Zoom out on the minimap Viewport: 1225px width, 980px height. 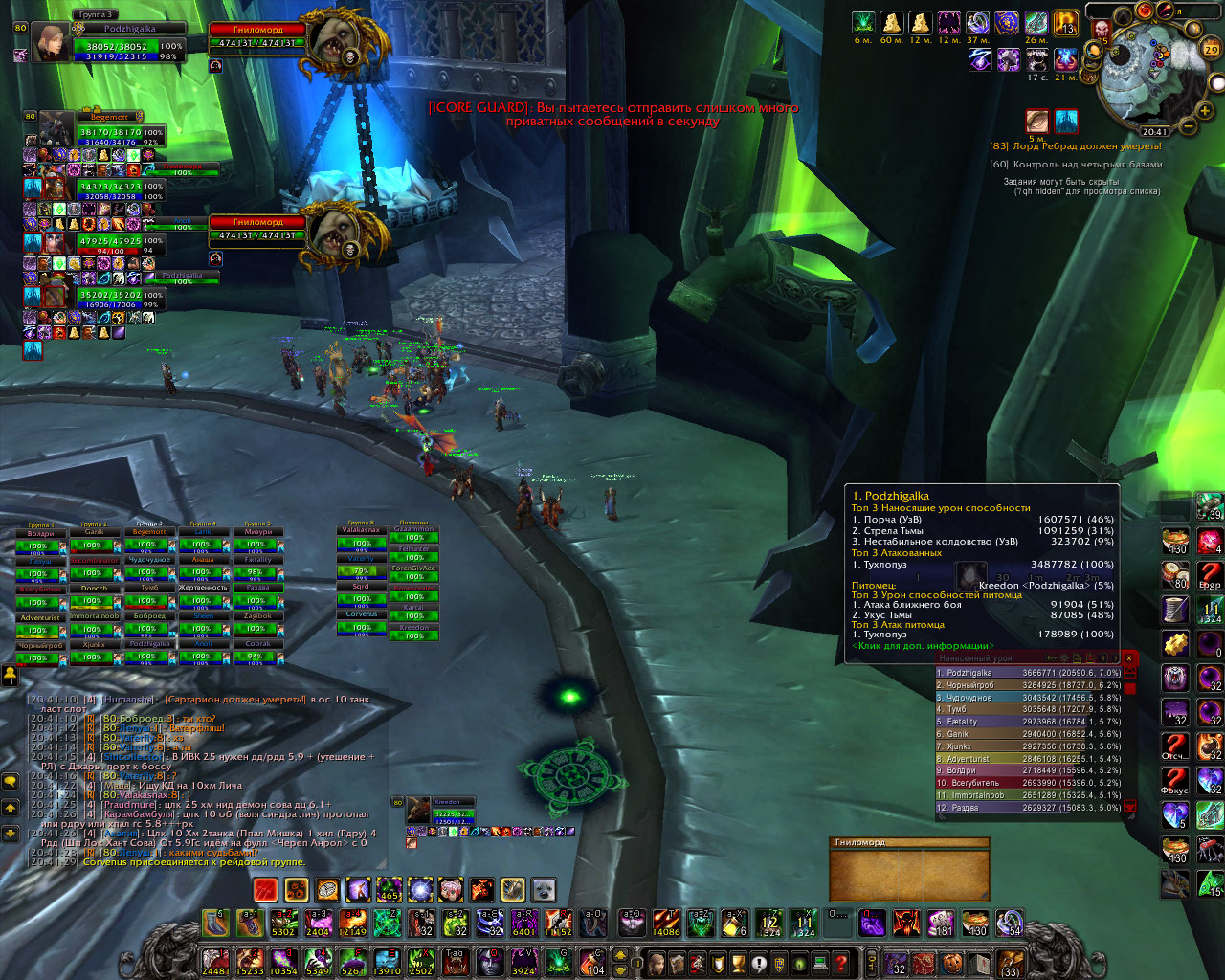click(1189, 125)
